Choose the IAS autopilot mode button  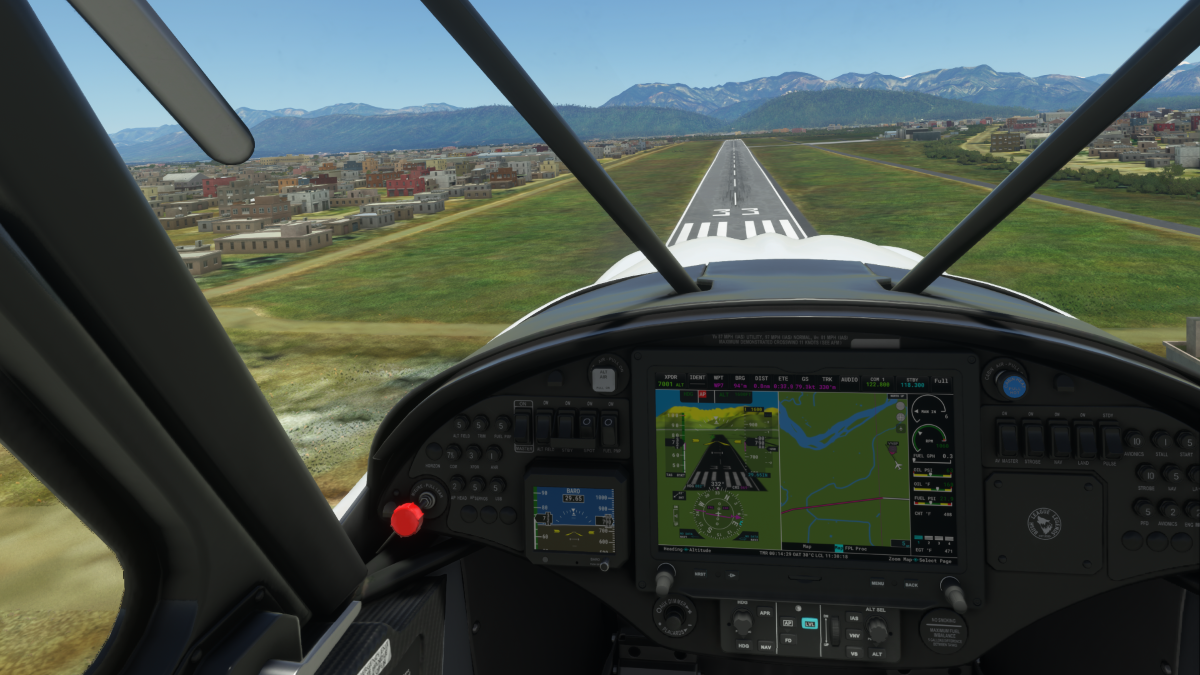click(853, 619)
